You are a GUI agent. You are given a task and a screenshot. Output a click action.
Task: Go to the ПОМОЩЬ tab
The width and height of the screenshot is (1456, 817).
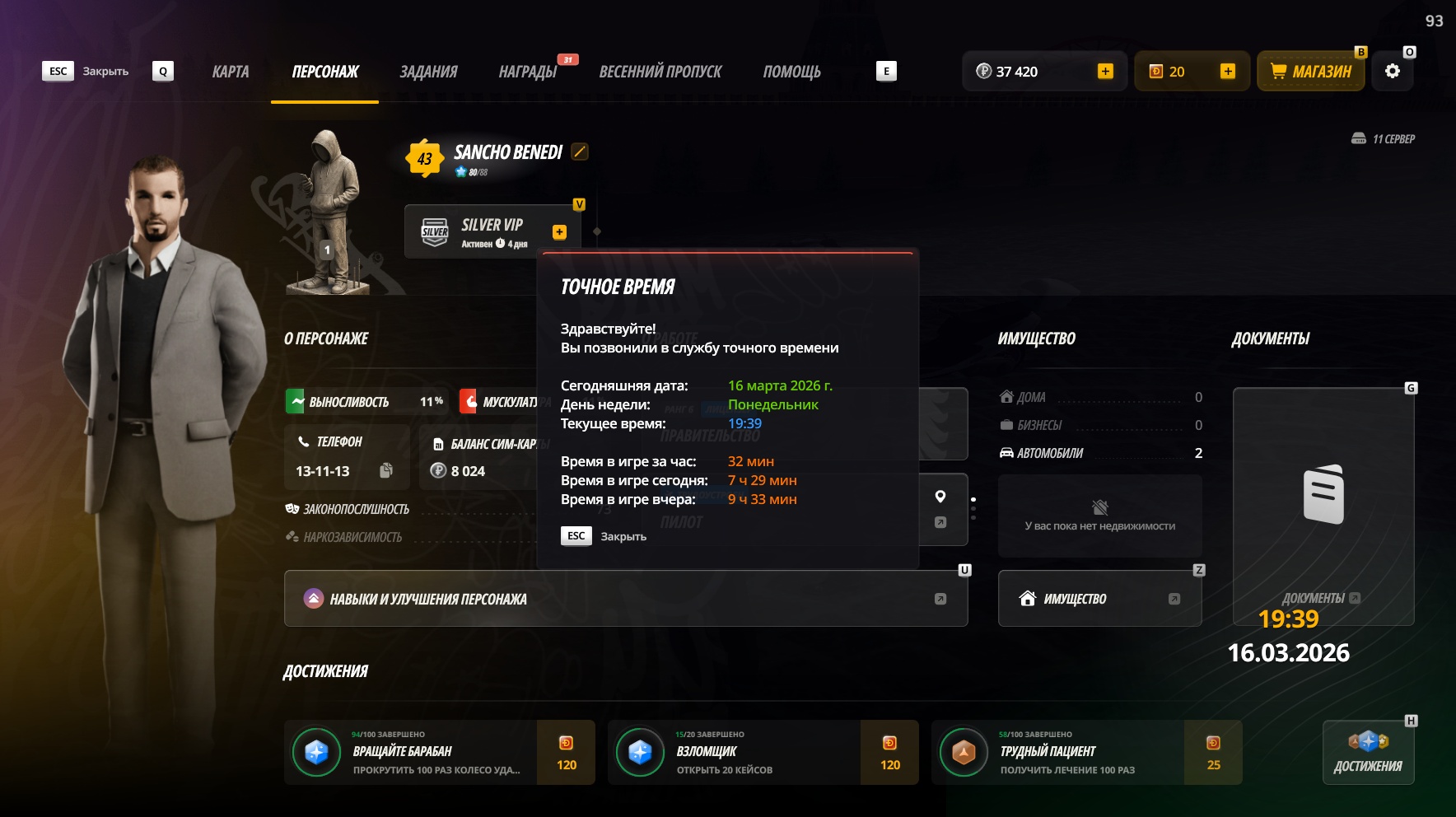[791, 72]
